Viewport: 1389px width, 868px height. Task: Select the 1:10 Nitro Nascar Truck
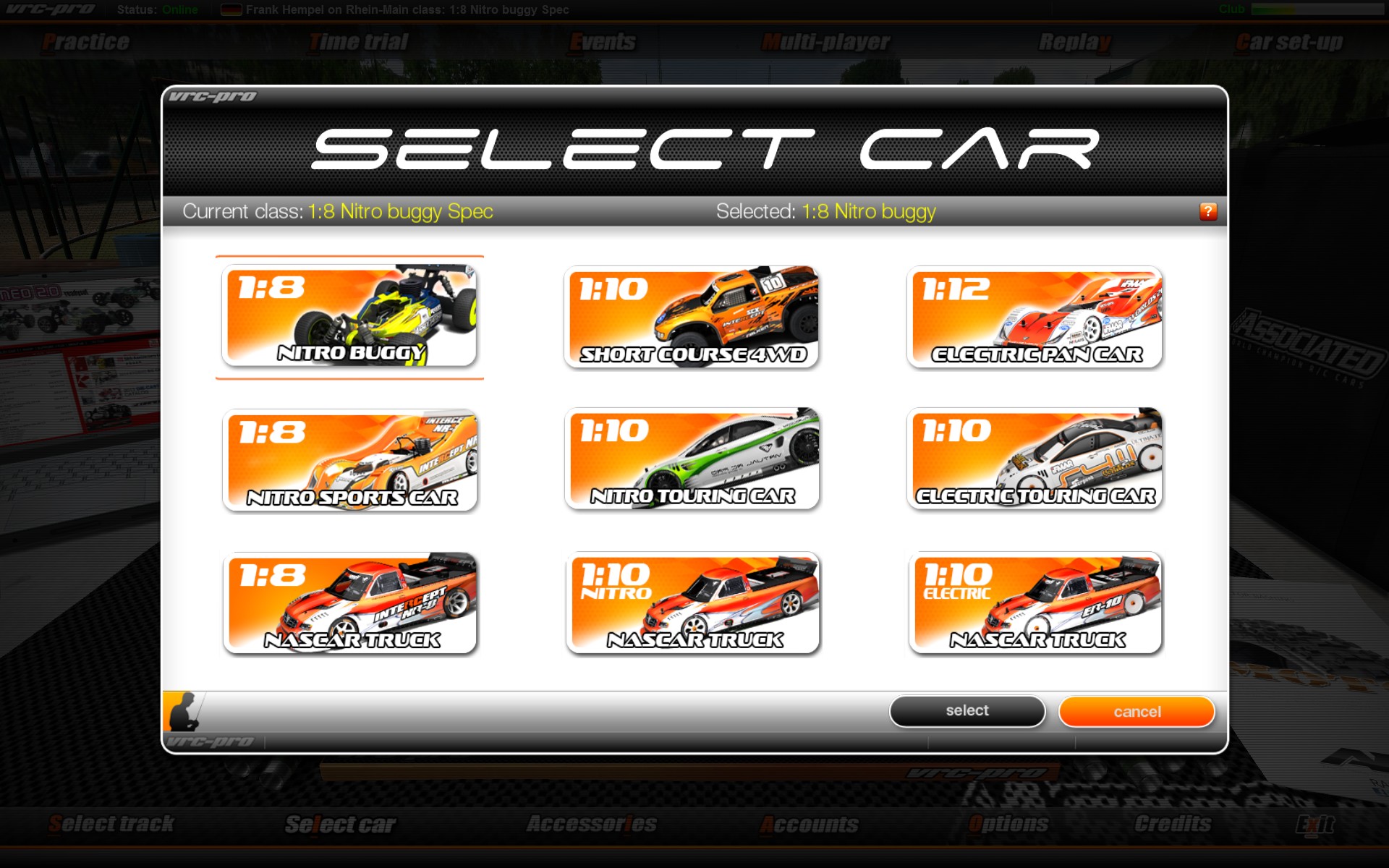coord(693,603)
